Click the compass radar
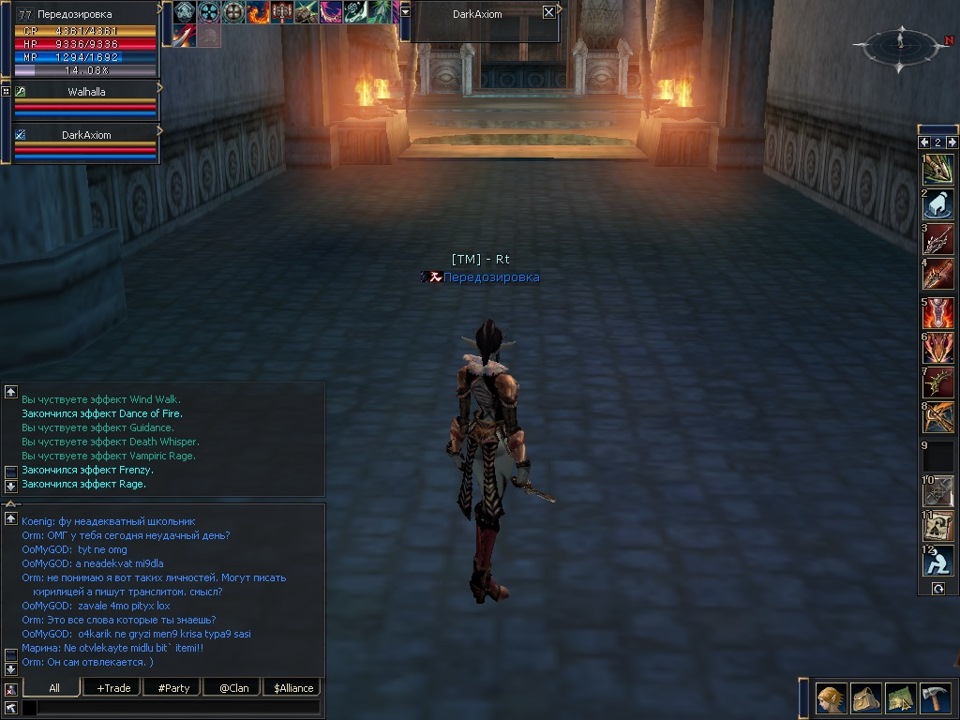Viewport: 960px width, 720px height. click(x=899, y=44)
